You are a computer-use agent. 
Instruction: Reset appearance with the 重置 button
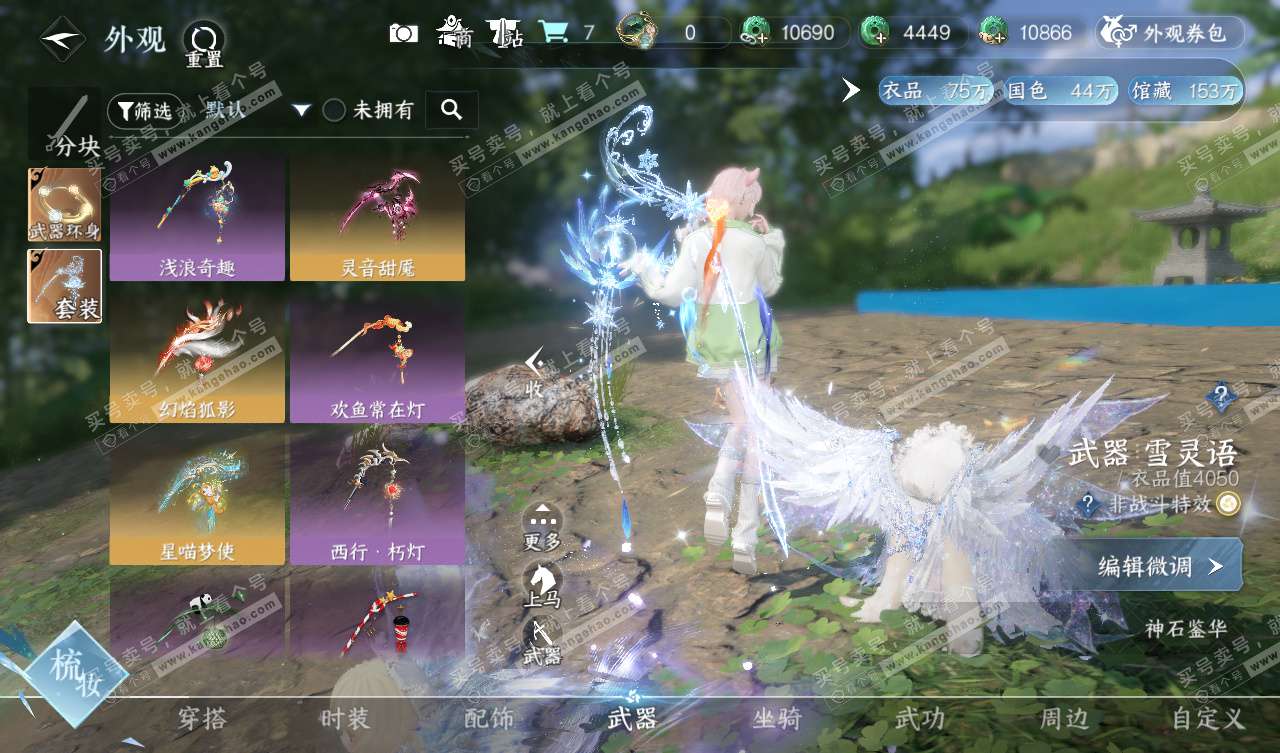click(204, 43)
